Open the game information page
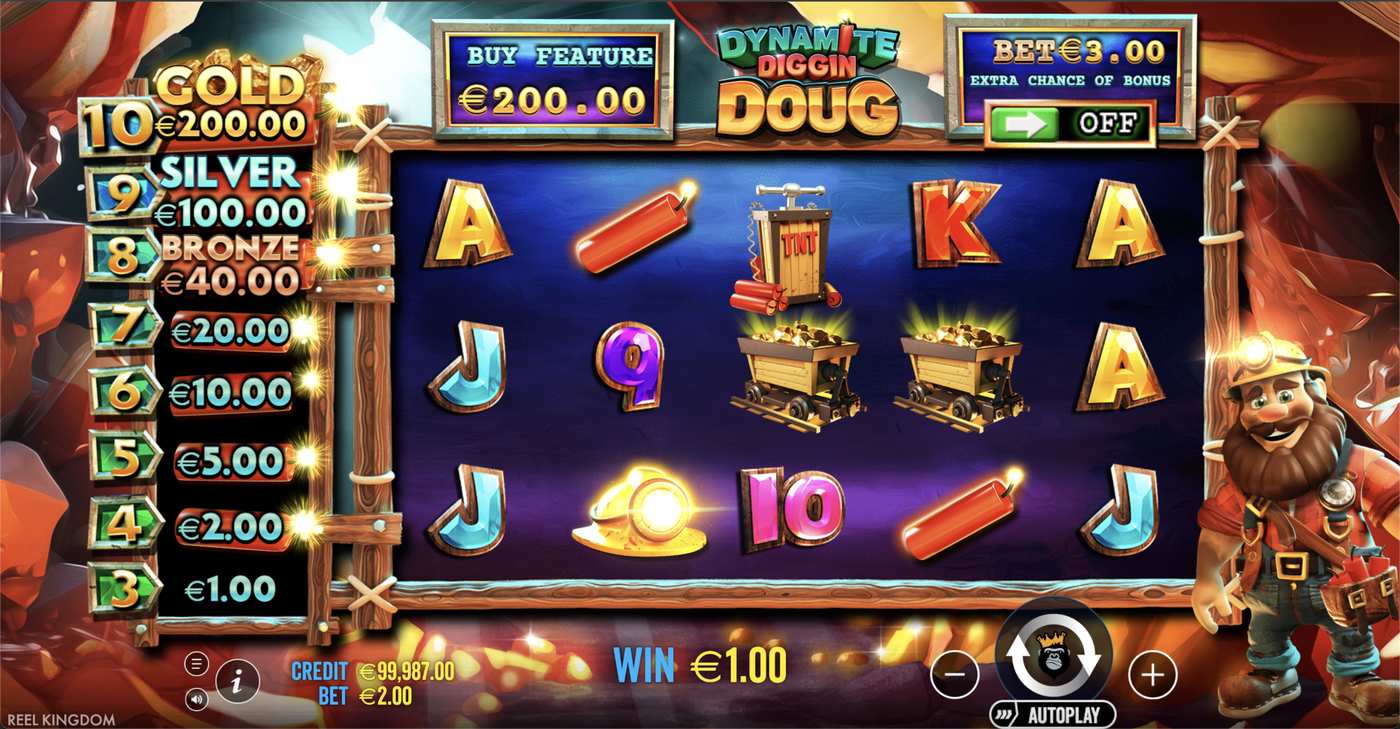 (237, 682)
